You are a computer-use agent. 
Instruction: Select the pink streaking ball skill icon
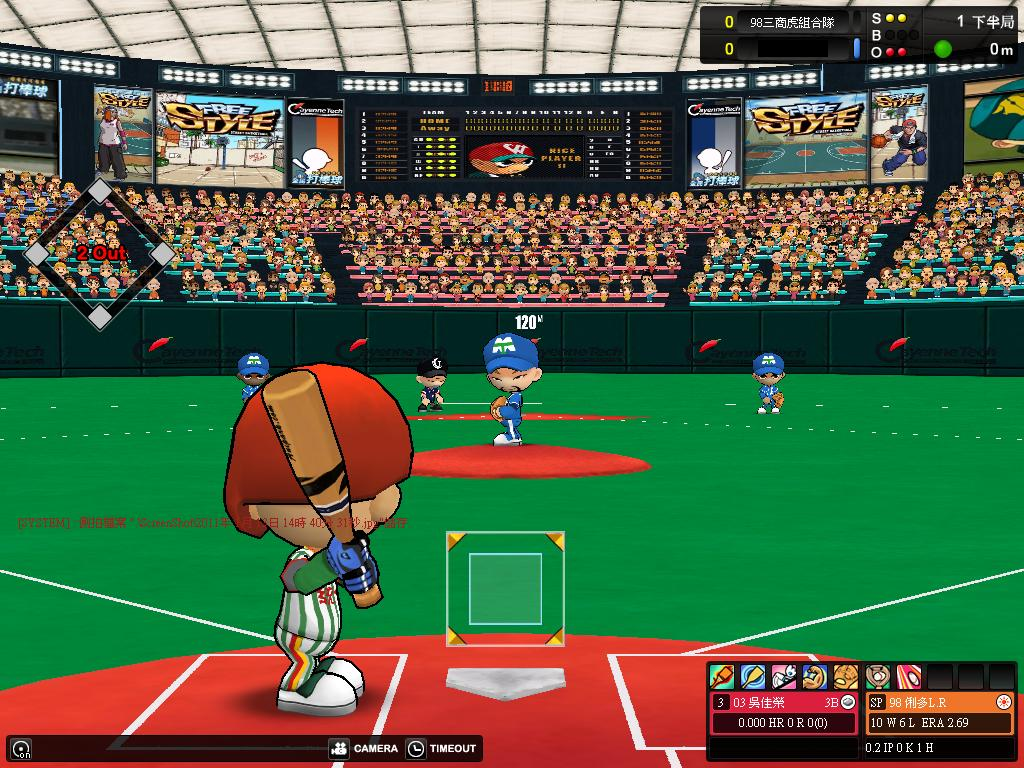pyautogui.click(x=908, y=677)
